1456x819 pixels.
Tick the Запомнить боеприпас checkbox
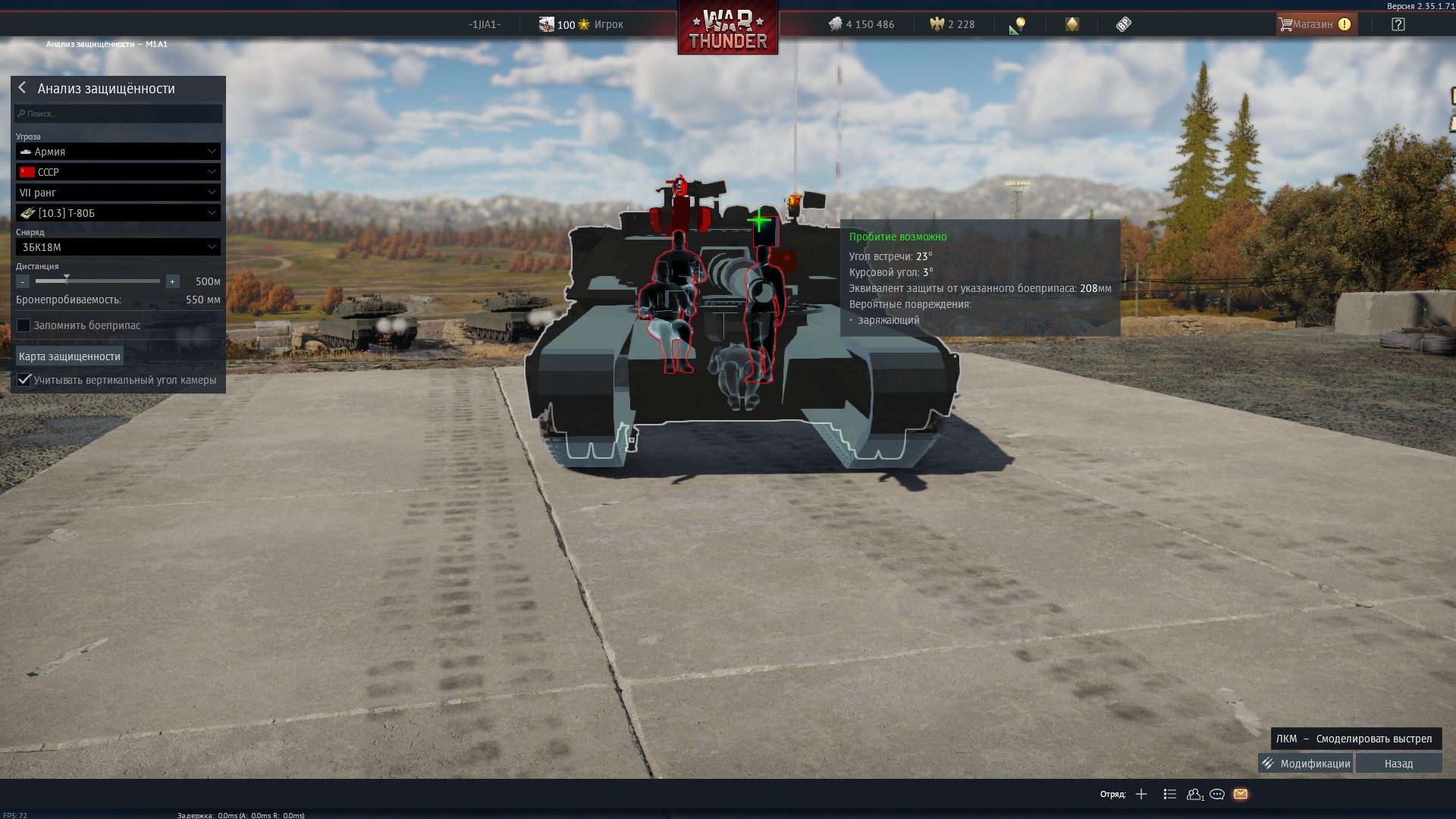(x=24, y=325)
